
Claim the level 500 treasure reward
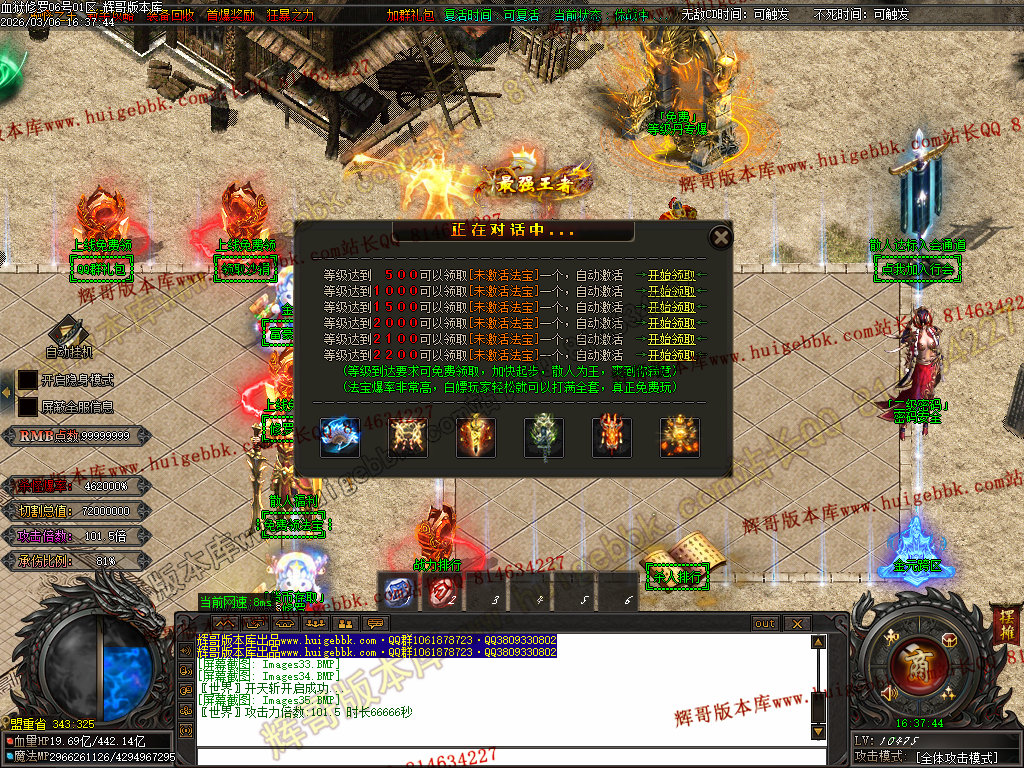tap(671, 275)
